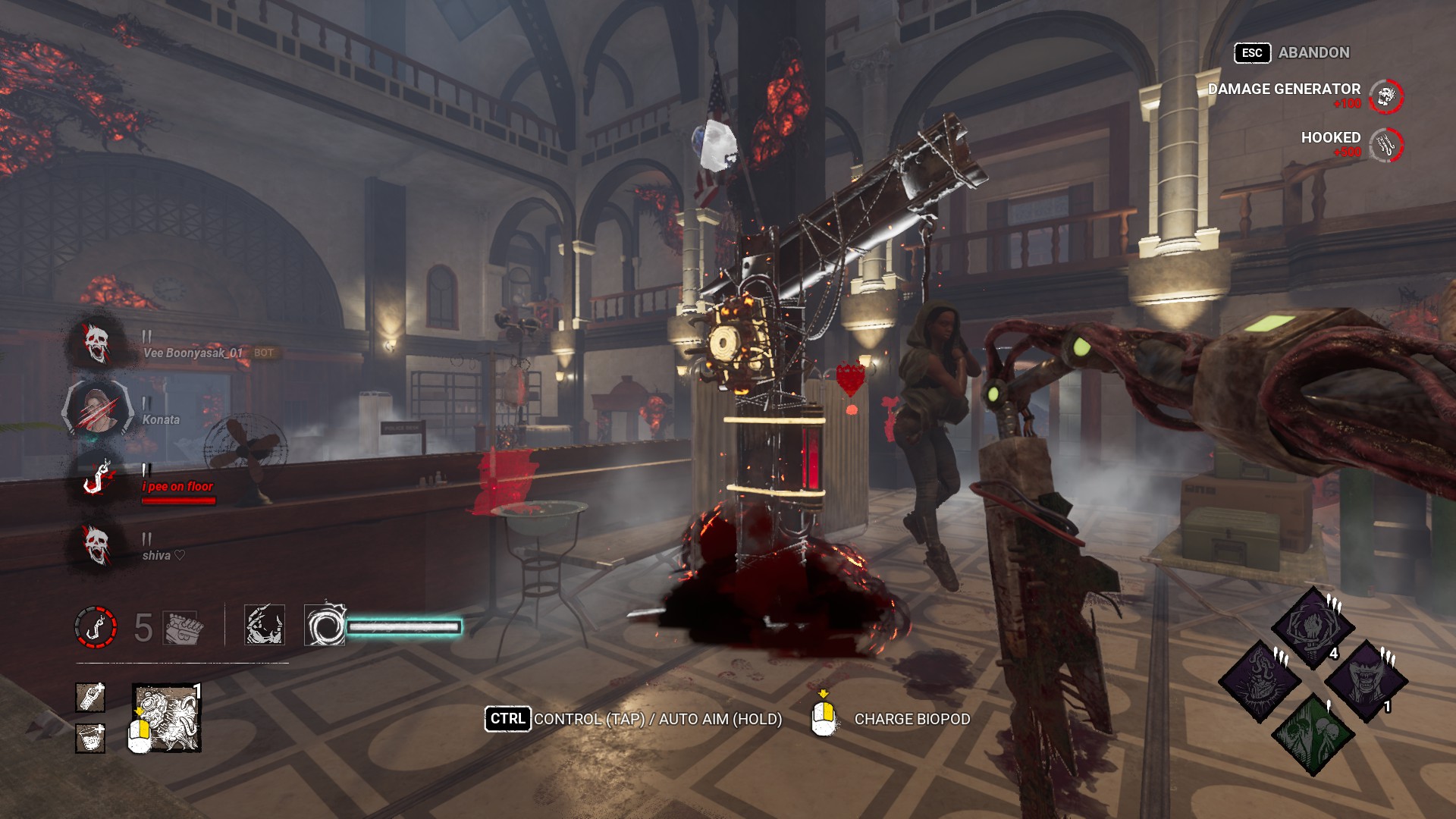Click the Abandon match label
Viewport: 1456px width, 819px height.
click(1313, 52)
